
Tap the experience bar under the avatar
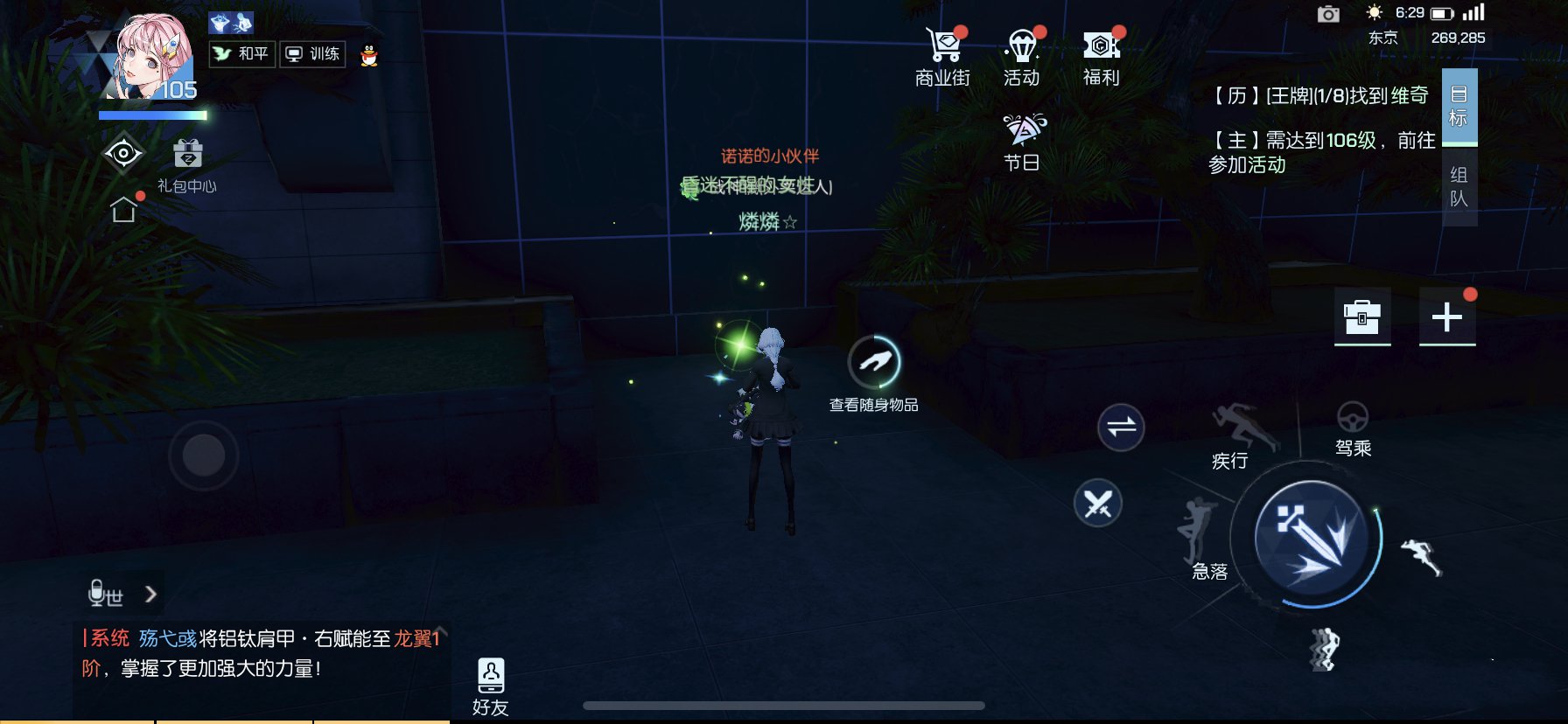pyautogui.click(x=154, y=115)
